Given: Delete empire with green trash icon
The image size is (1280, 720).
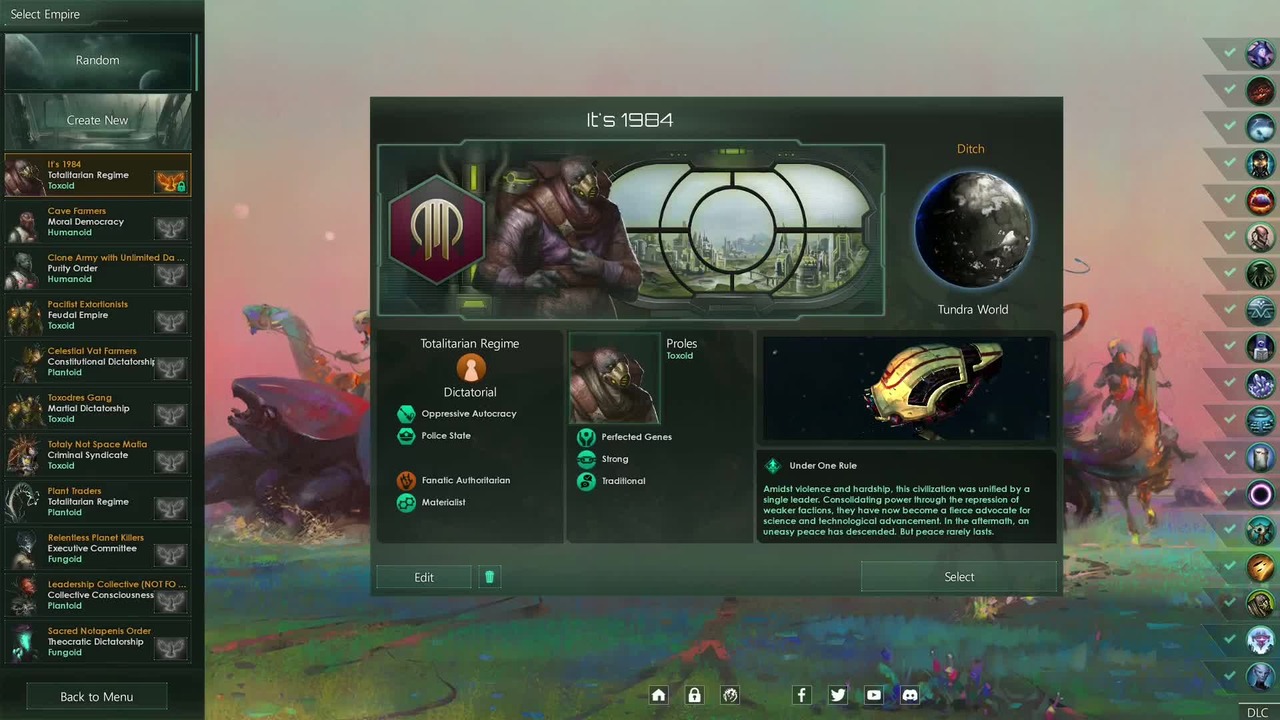Looking at the screenshot, I should 489,577.
